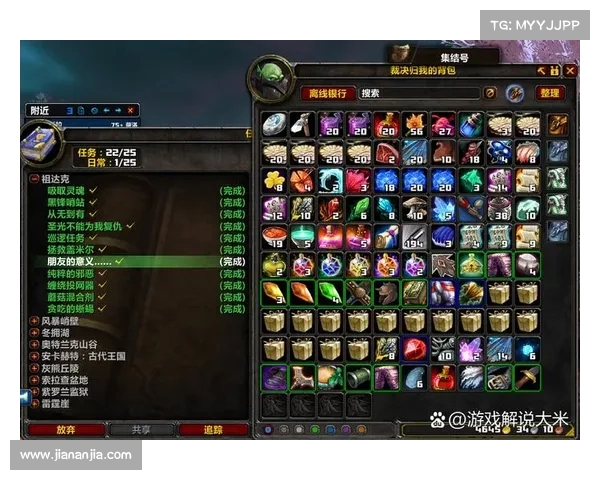The width and height of the screenshot is (600, 480).
Task: Abandon quest with the 放弃 button
Action: [x=66, y=429]
